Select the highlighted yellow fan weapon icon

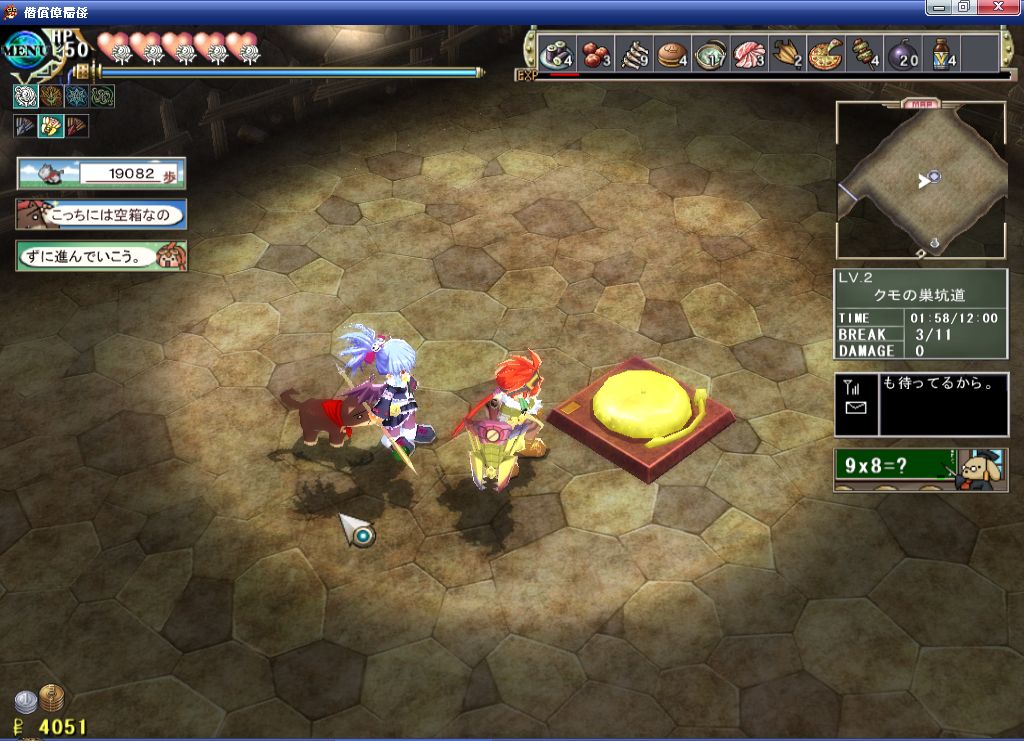pos(50,126)
